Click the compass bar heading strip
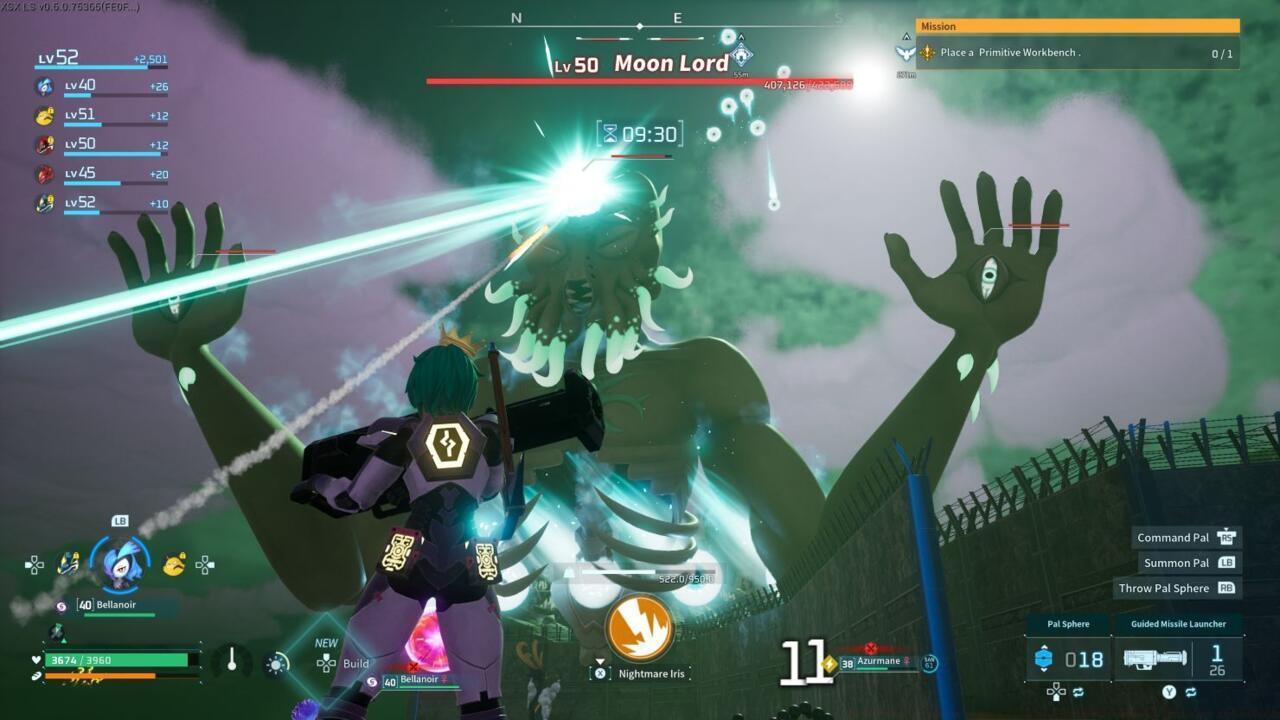1280x720 pixels. [x=640, y=20]
